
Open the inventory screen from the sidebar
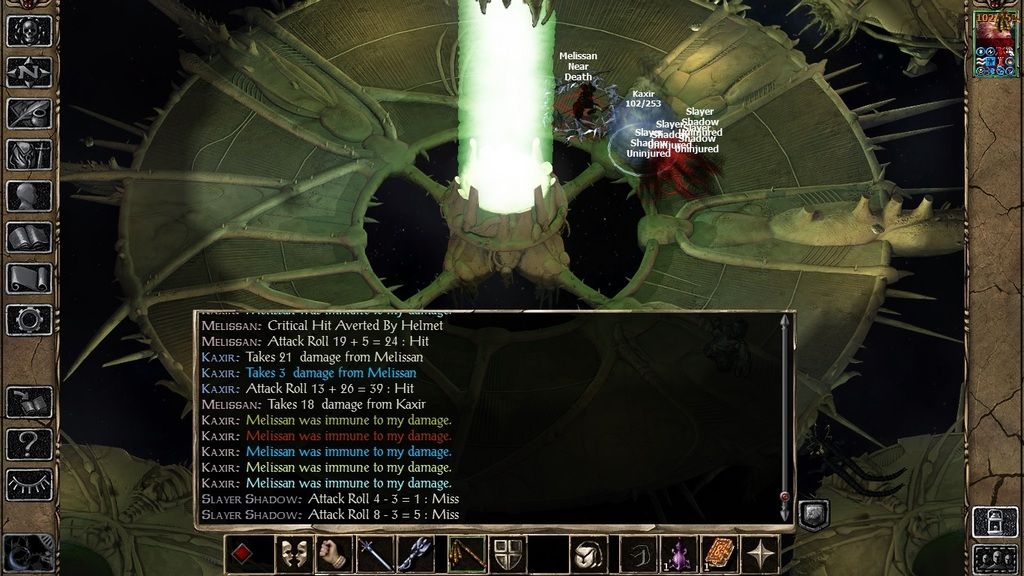tap(29, 154)
